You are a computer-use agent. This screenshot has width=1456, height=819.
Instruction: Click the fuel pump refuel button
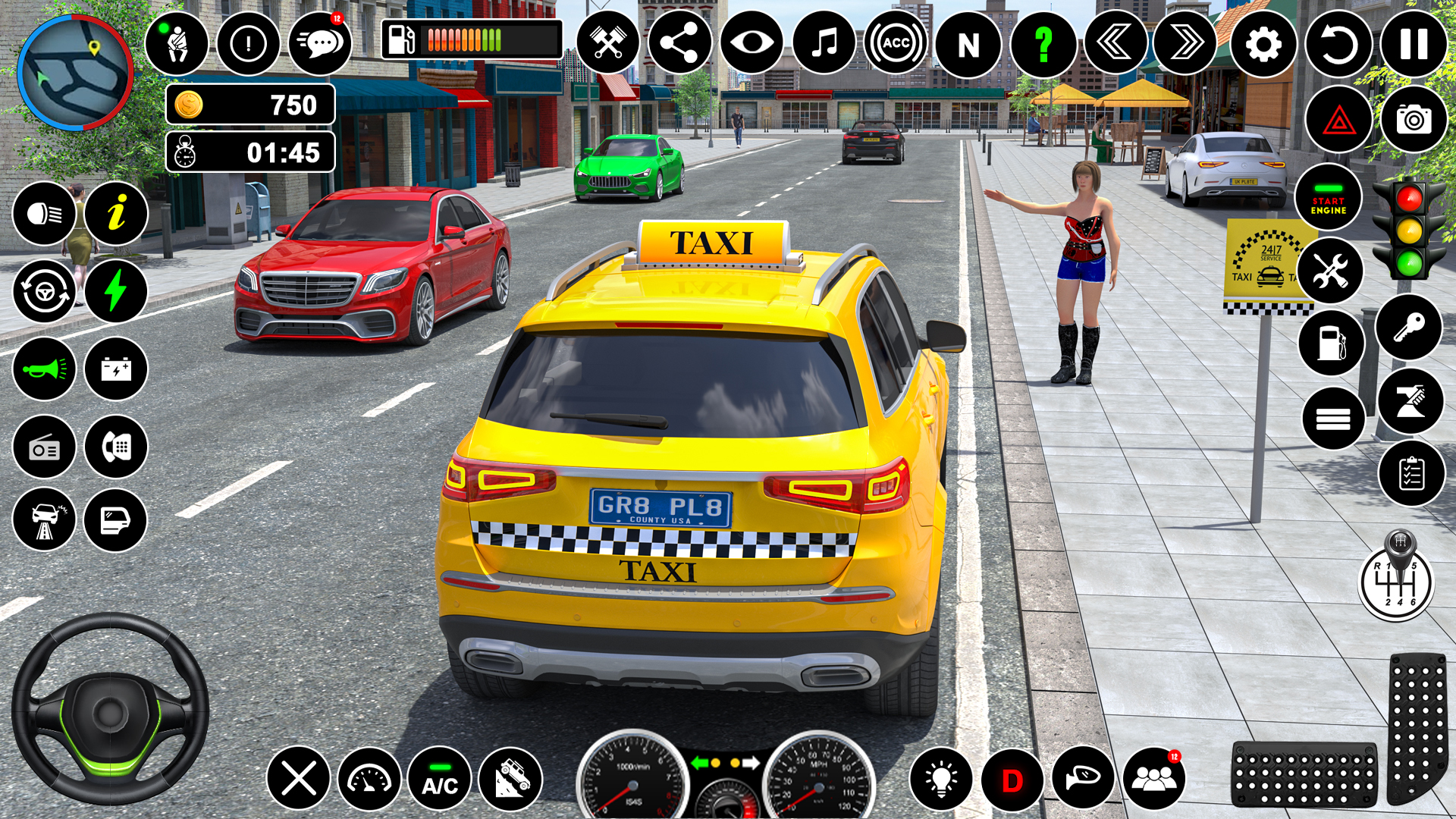1331,343
